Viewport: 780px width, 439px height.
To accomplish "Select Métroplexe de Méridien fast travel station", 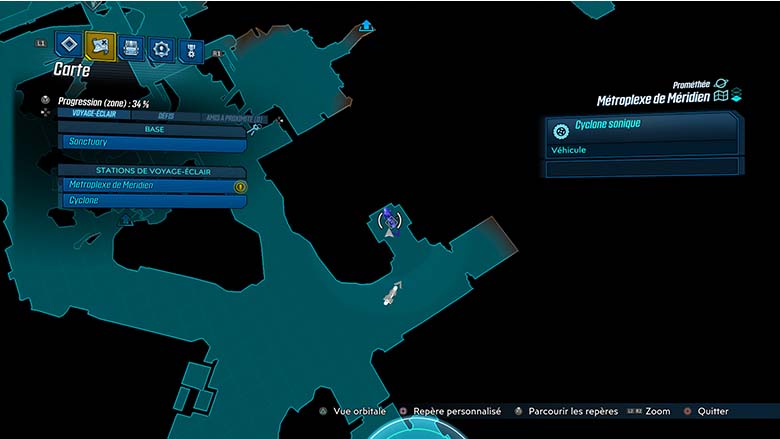I will [x=152, y=185].
